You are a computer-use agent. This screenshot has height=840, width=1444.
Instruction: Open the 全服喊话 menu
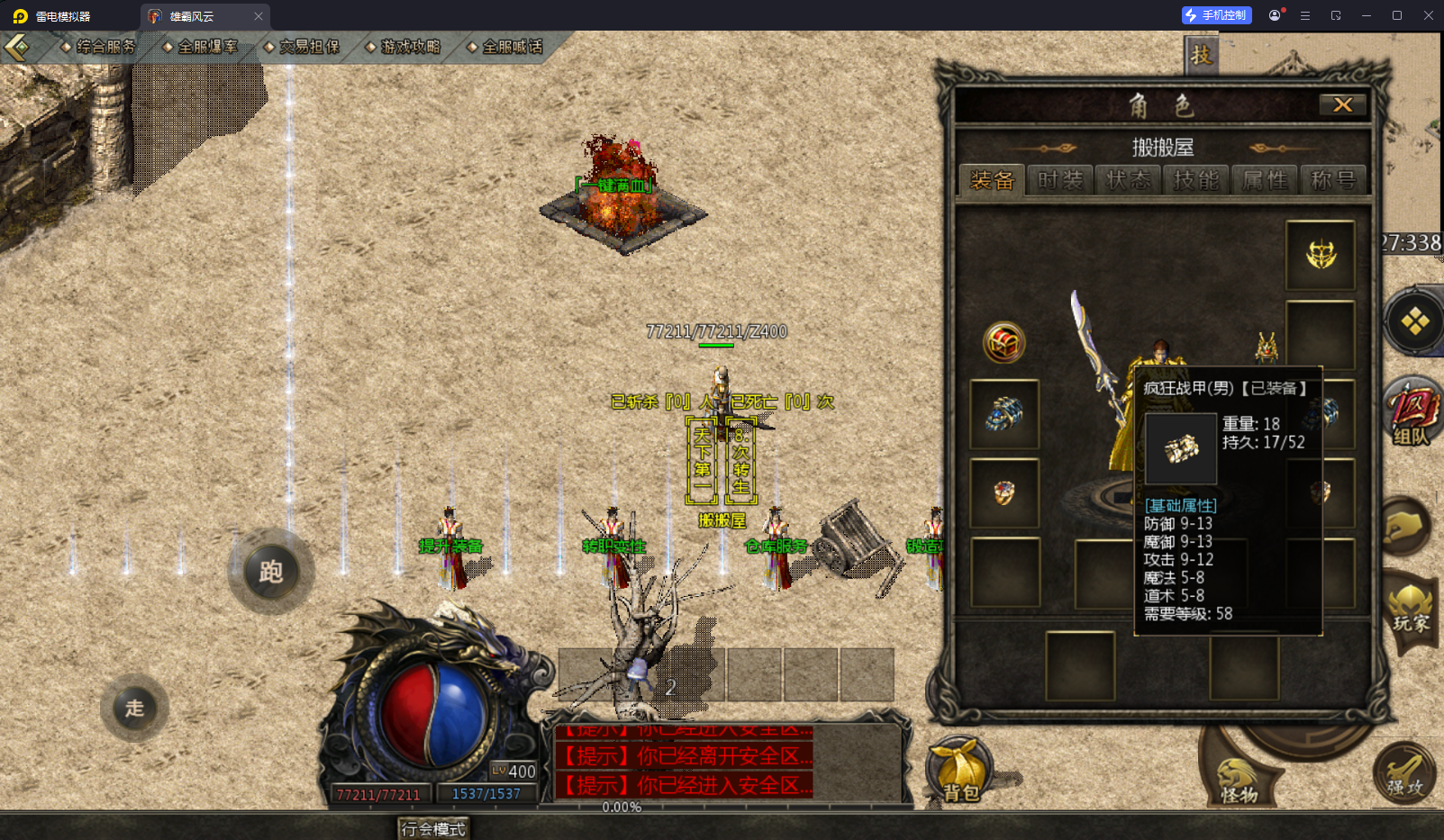coord(506,47)
